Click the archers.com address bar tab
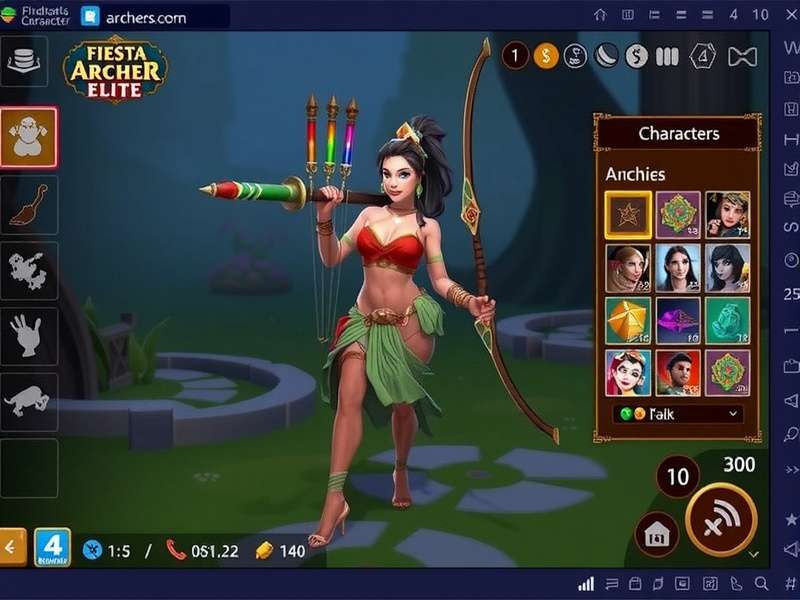 point(150,17)
